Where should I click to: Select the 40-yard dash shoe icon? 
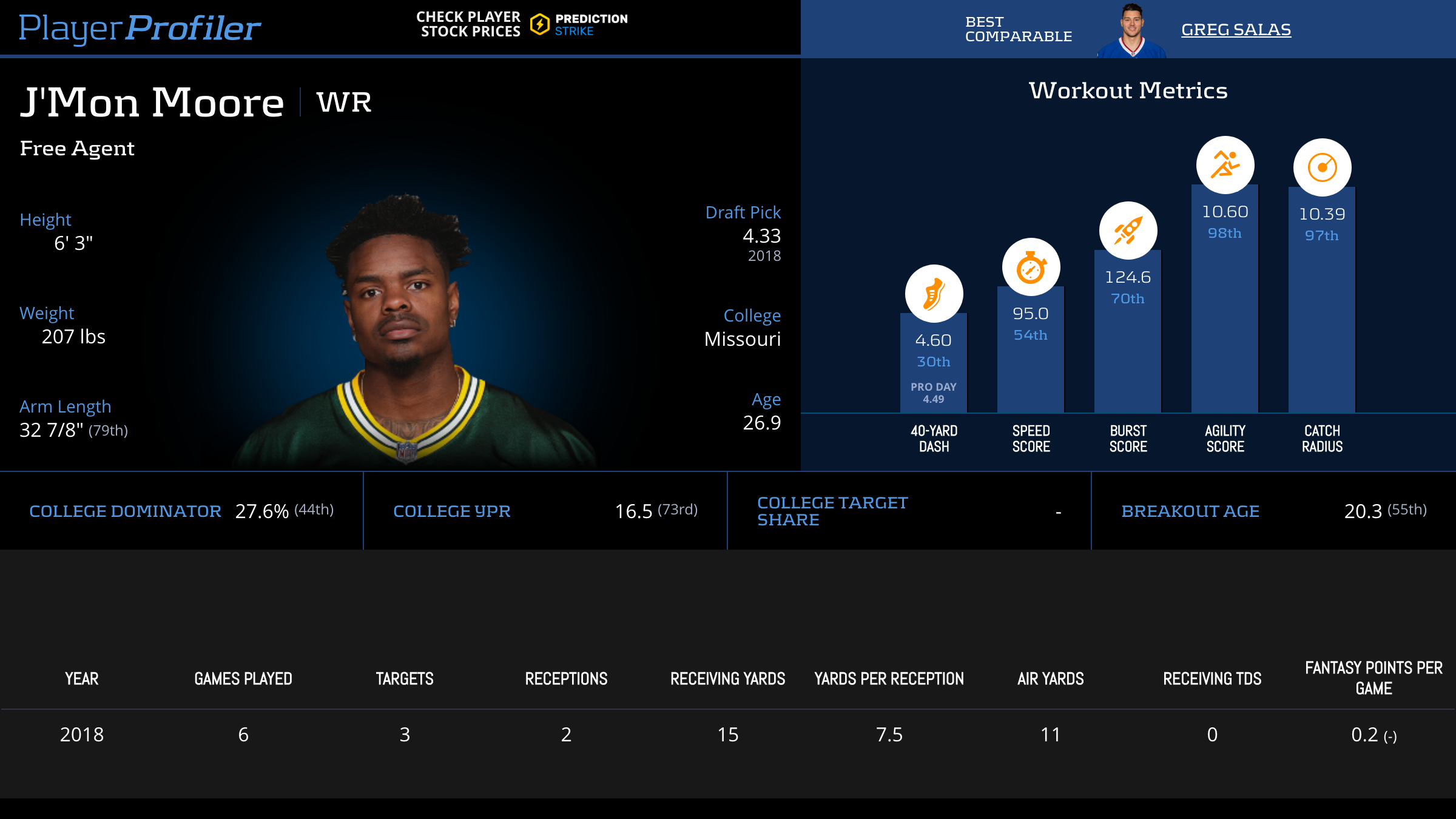[x=934, y=294]
